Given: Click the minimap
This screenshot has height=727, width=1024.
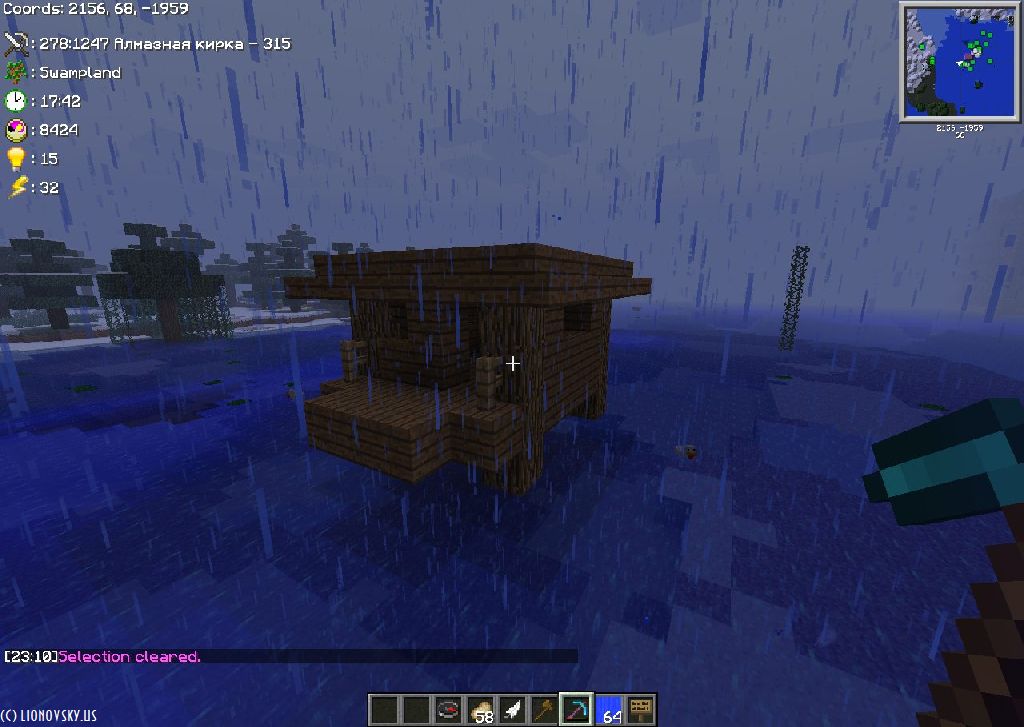Looking at the screenshot, I should (x=958, y=62).
